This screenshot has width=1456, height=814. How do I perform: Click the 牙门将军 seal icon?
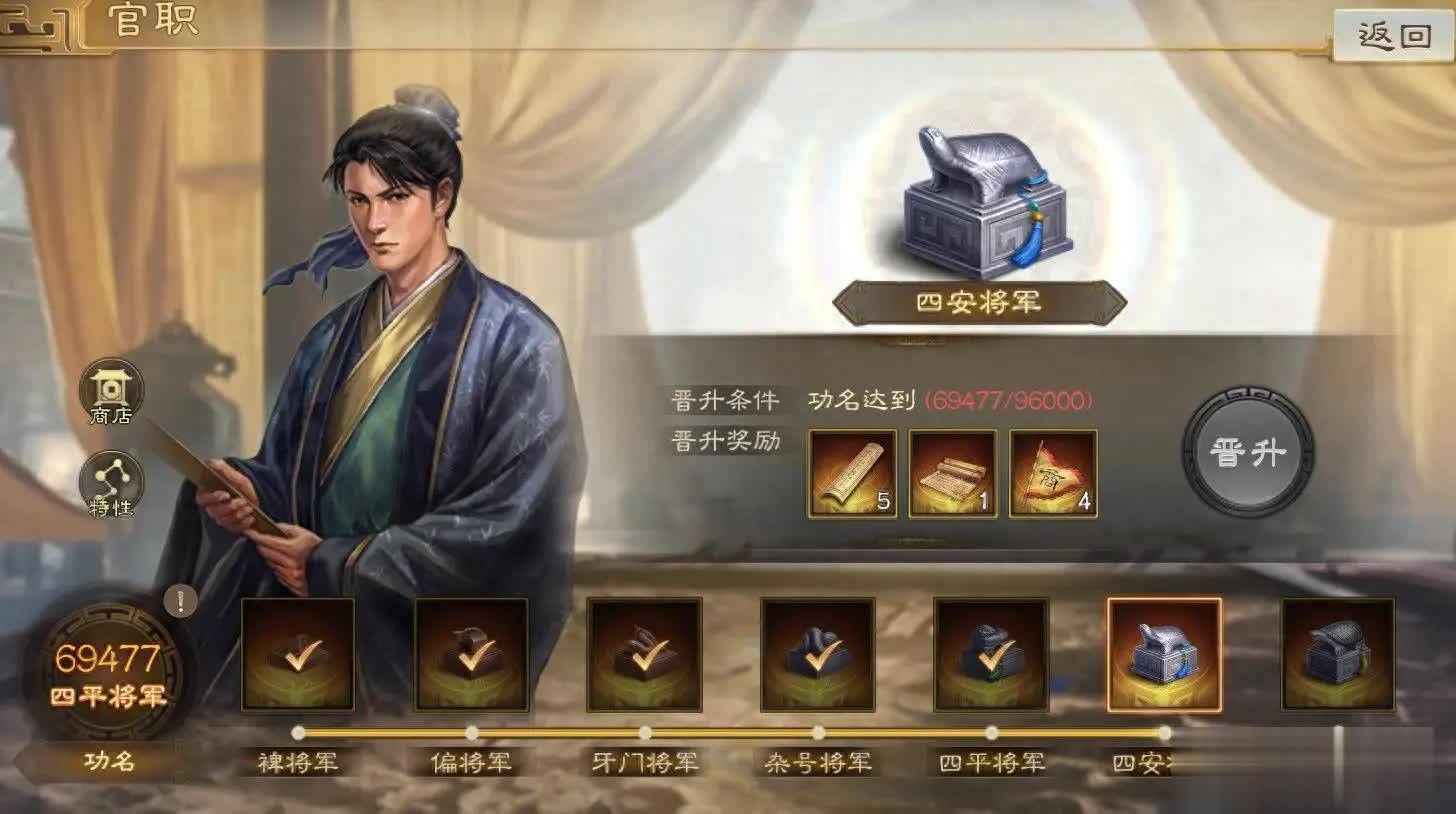644,655
